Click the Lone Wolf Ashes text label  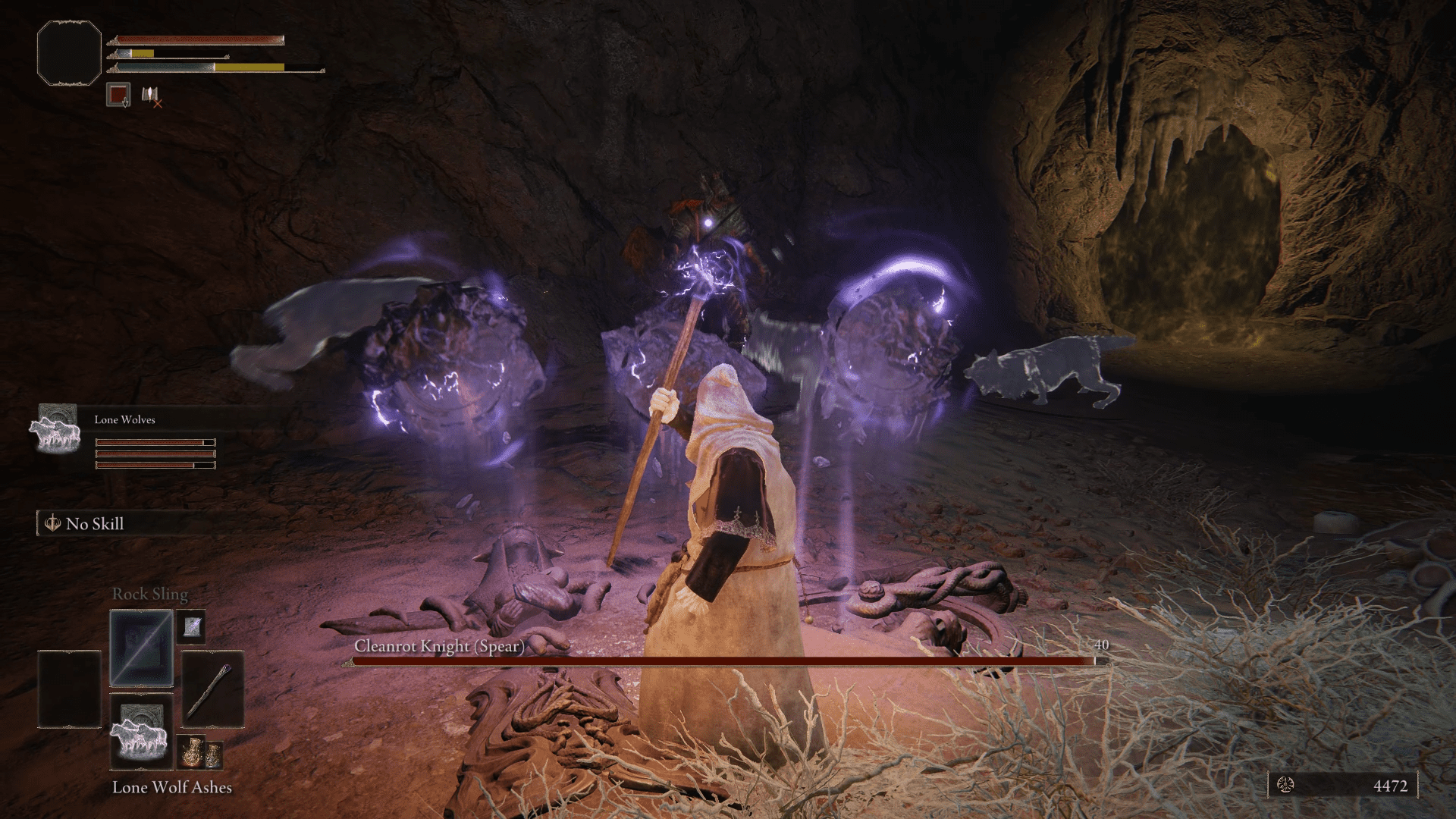point(173,788)
